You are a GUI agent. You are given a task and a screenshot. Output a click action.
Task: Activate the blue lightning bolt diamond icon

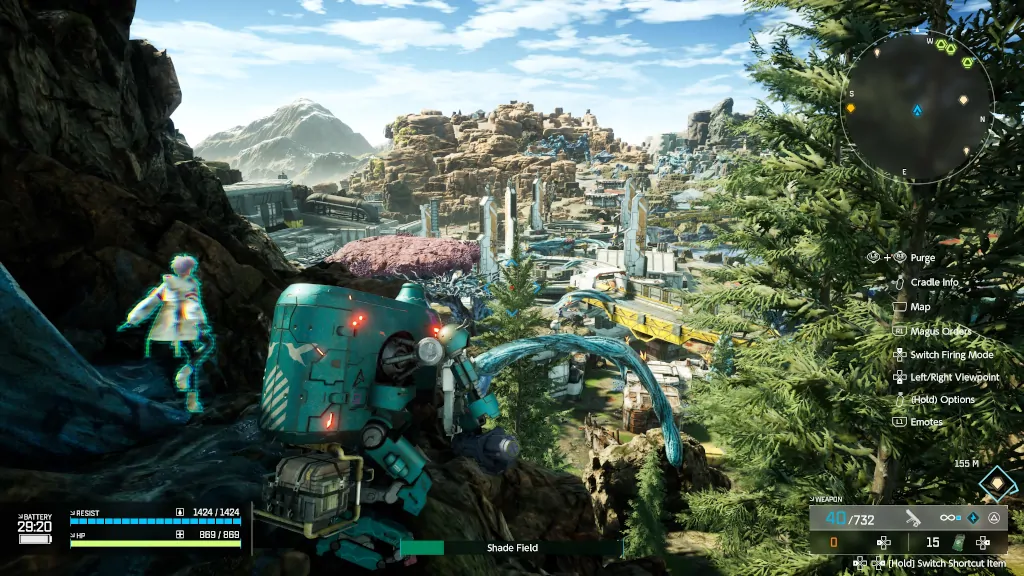pyautogui.click(x=972, y=518)
